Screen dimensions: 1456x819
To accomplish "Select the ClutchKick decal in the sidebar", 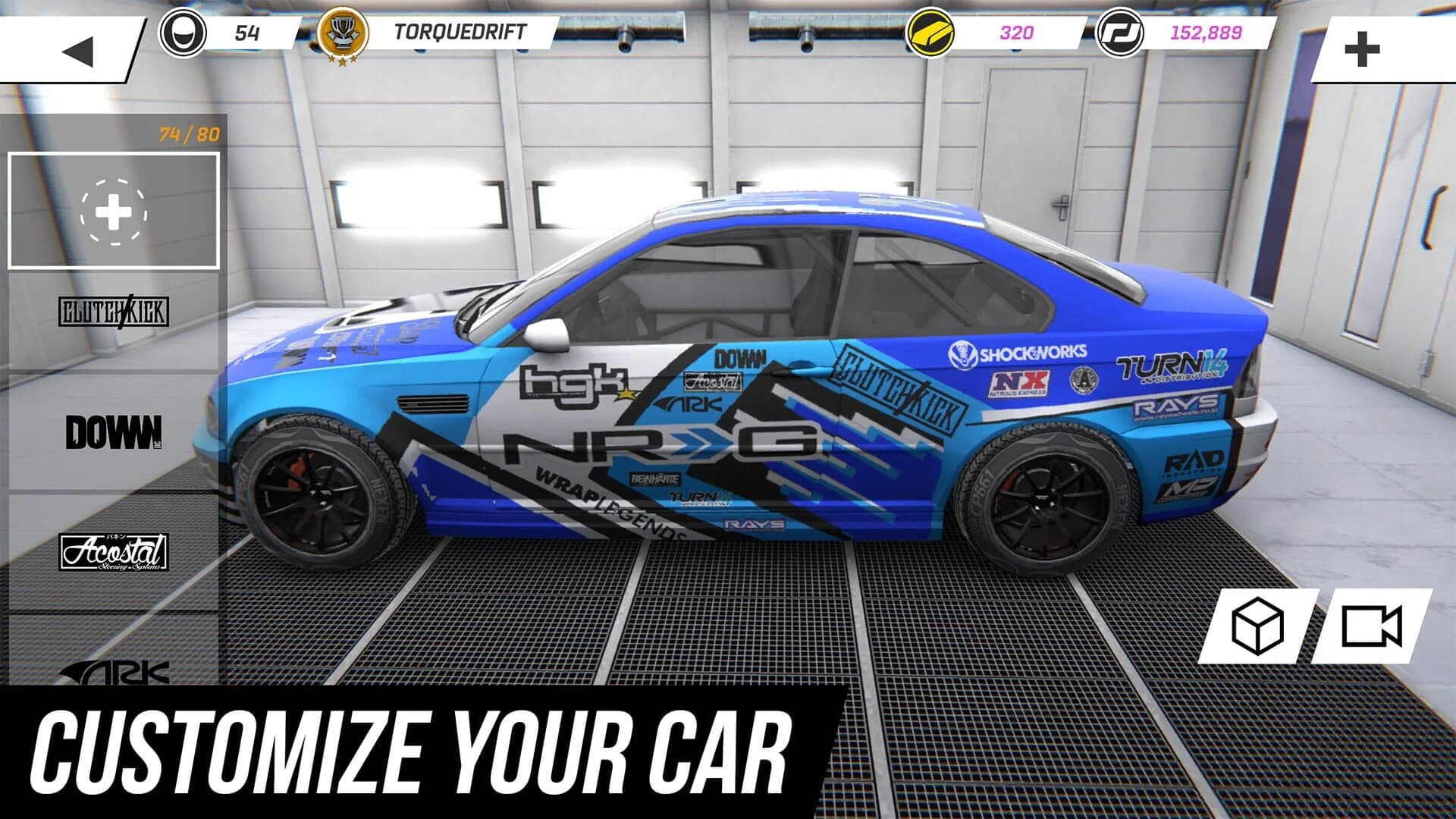I will coord(114,309).
